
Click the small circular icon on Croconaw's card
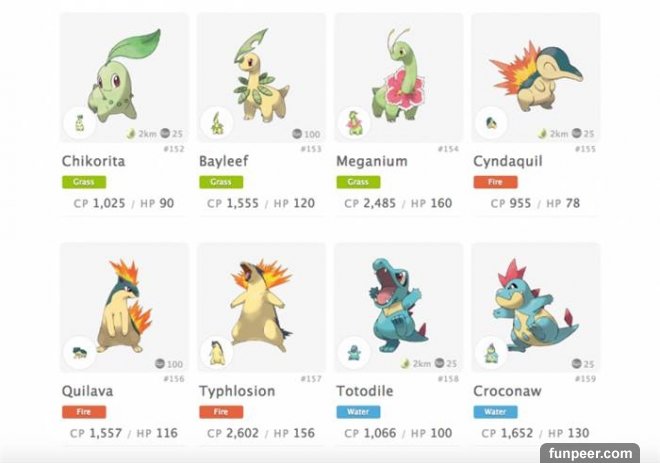coord(490,353)
